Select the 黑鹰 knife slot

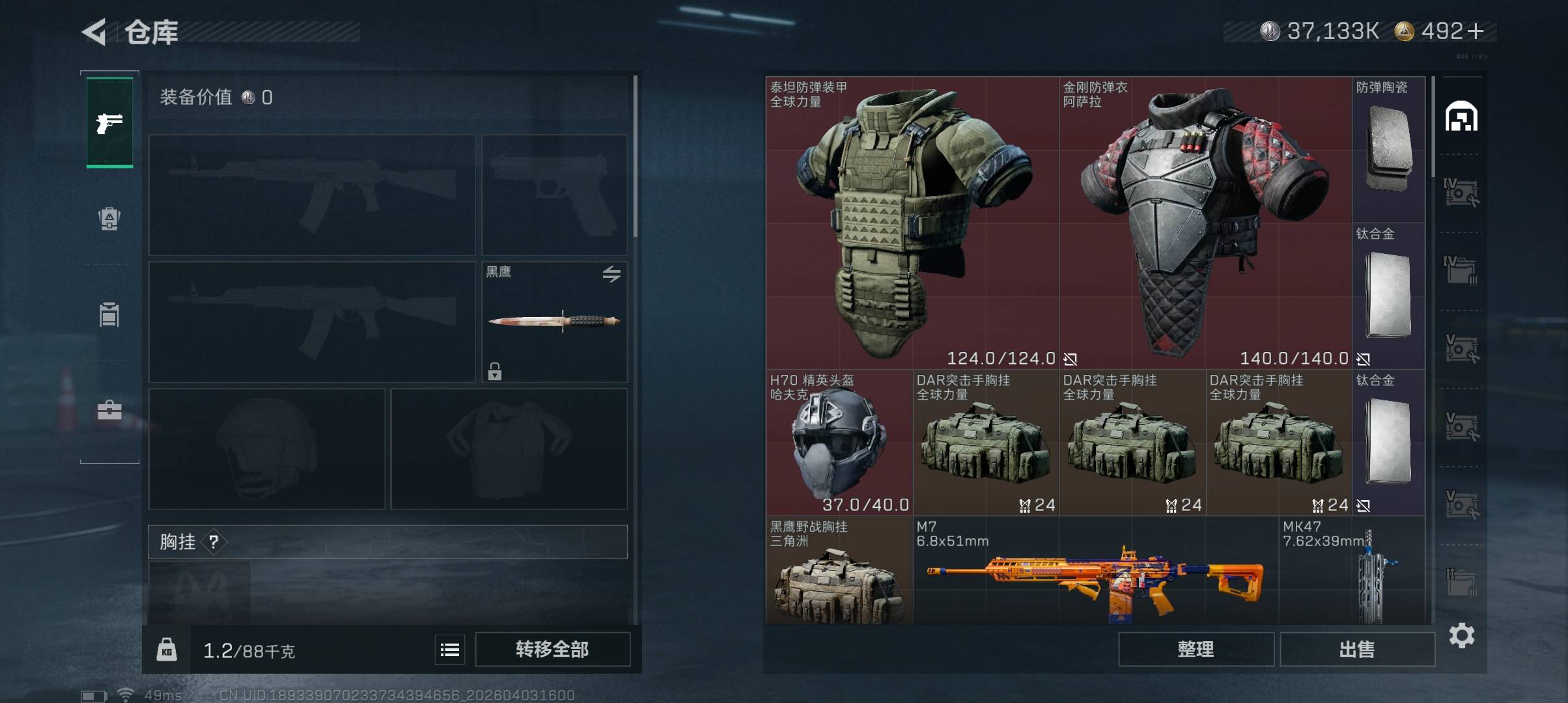click(554, 322)
